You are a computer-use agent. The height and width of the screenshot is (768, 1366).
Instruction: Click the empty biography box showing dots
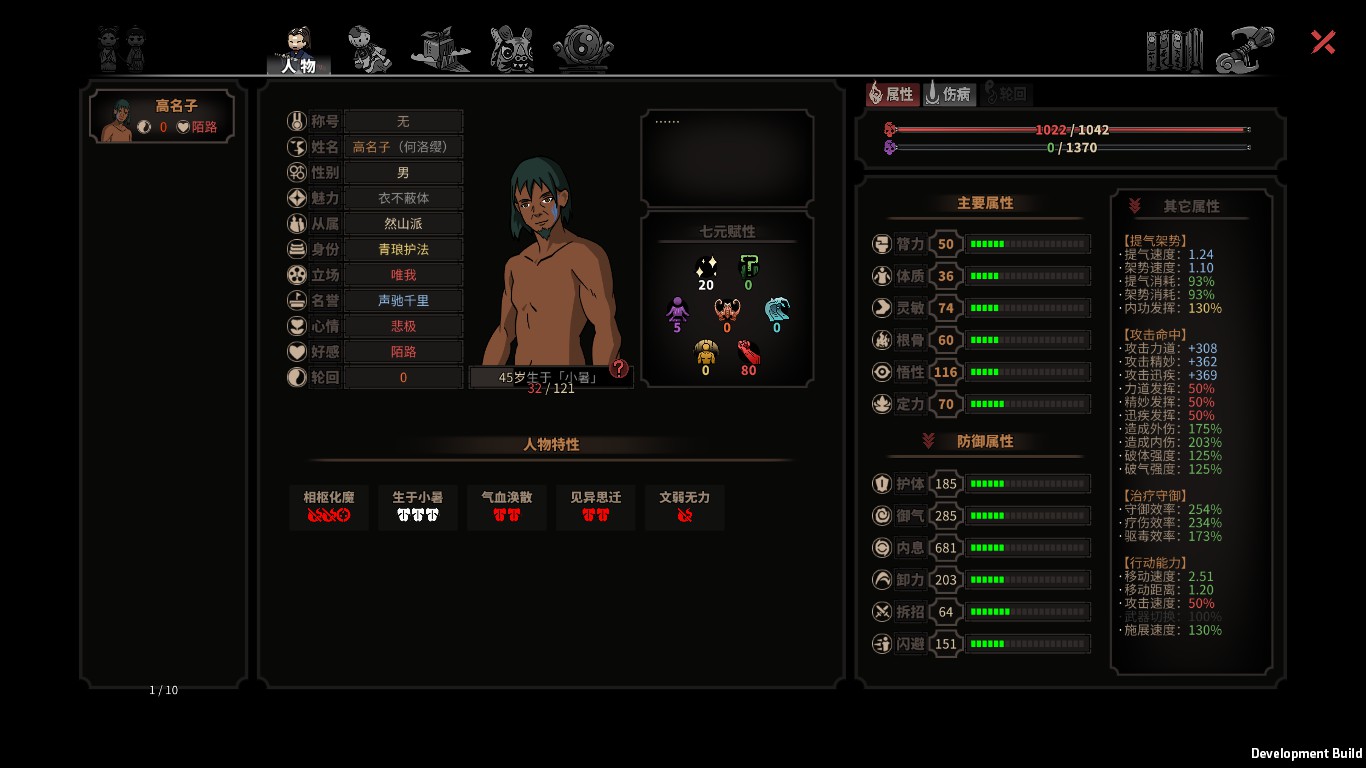click(727, 158)
